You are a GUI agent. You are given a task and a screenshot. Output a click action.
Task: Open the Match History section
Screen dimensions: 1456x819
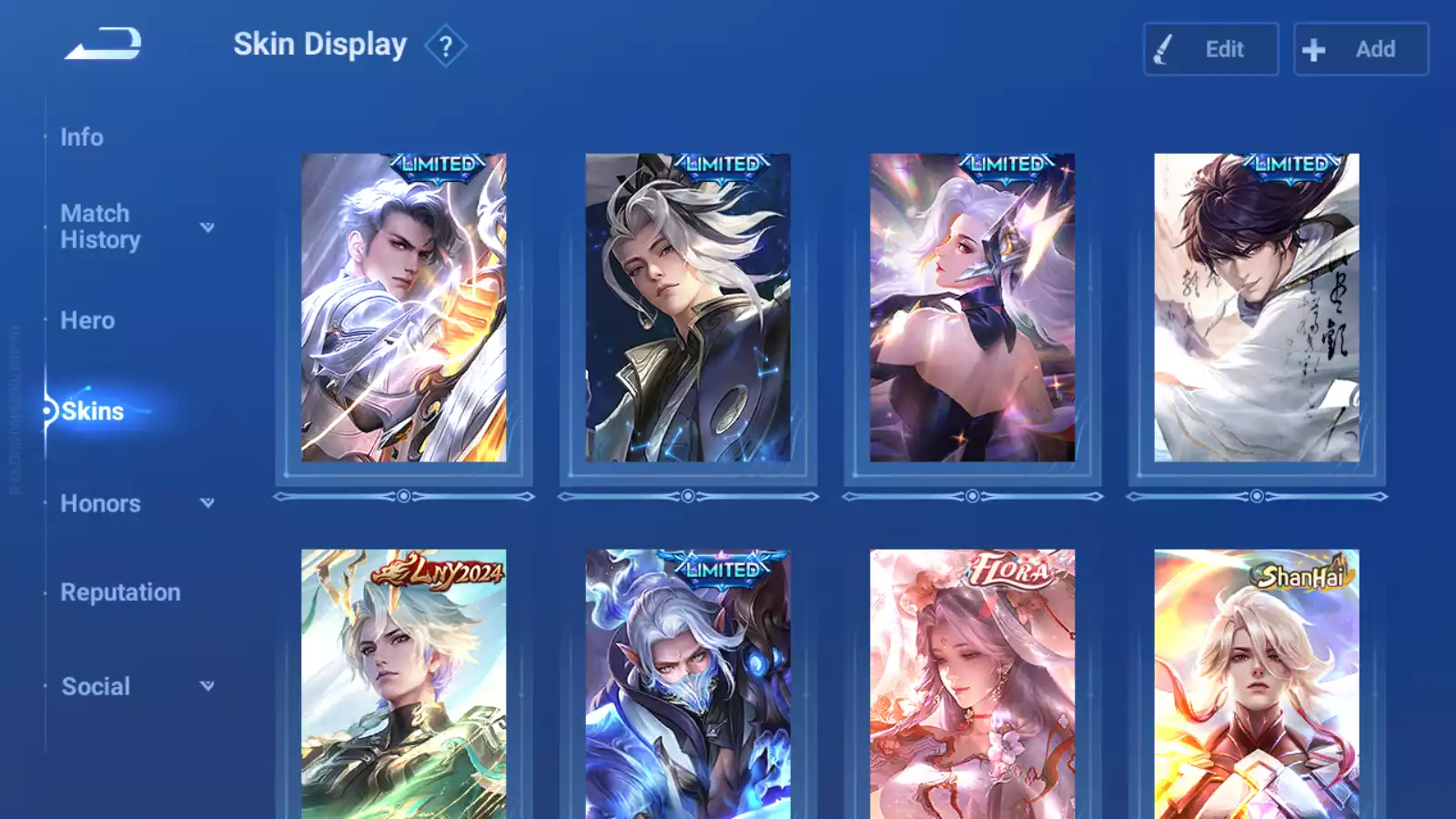100,227
